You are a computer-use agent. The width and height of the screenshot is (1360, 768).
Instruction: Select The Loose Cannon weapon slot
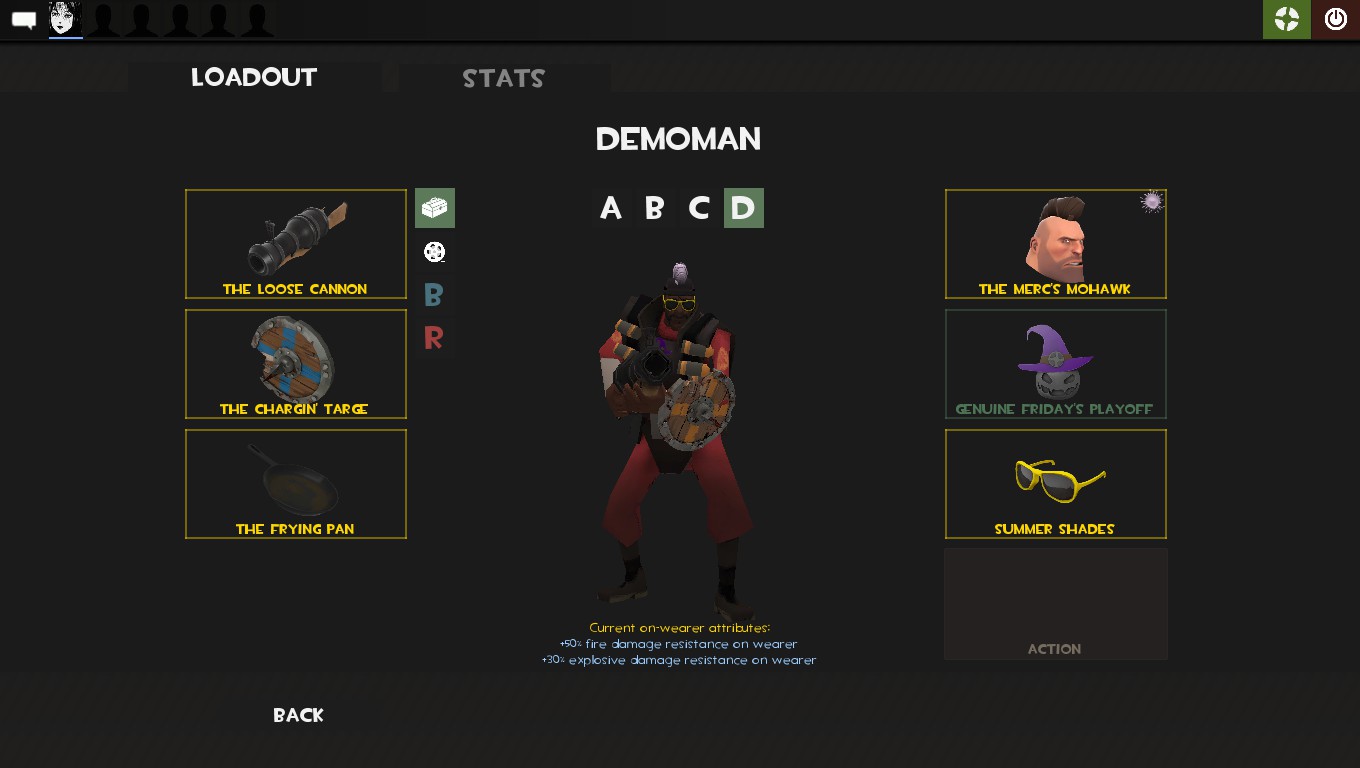[296, 244]
